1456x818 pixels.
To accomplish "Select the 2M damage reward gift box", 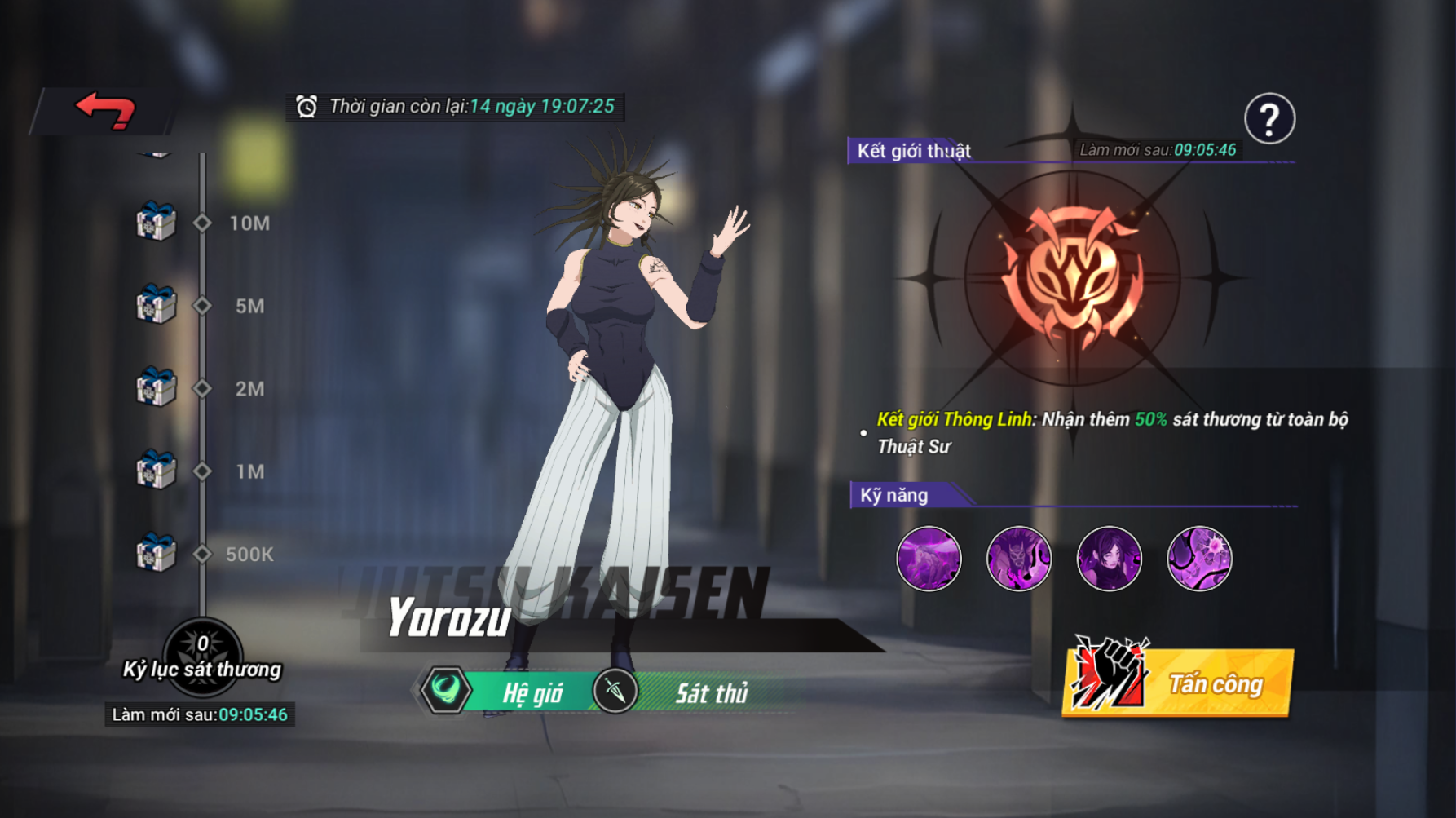I will pyautogui.click(x=156, y=387).
